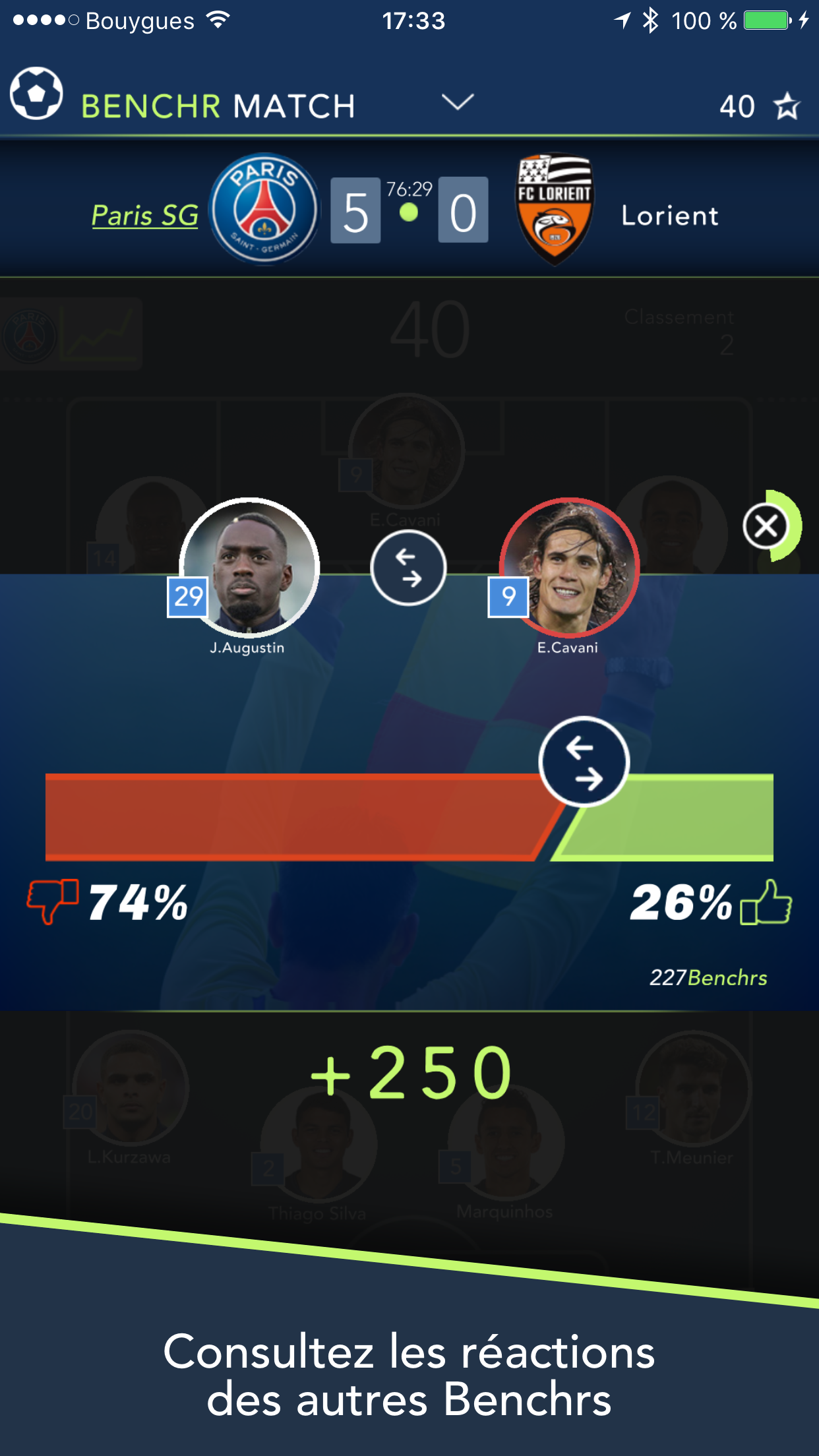Image resolution: width=819 pixels, height=1456 pixels.
Task: Vote with the red thumbs-down icon
Action: (x=52, y=901)
